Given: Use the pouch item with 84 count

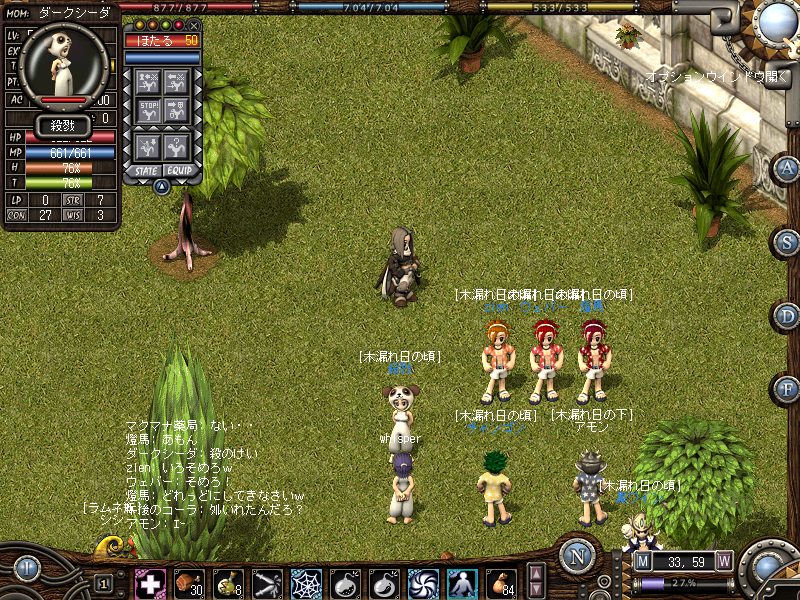Looking at the screenshot, I should 501,583.
